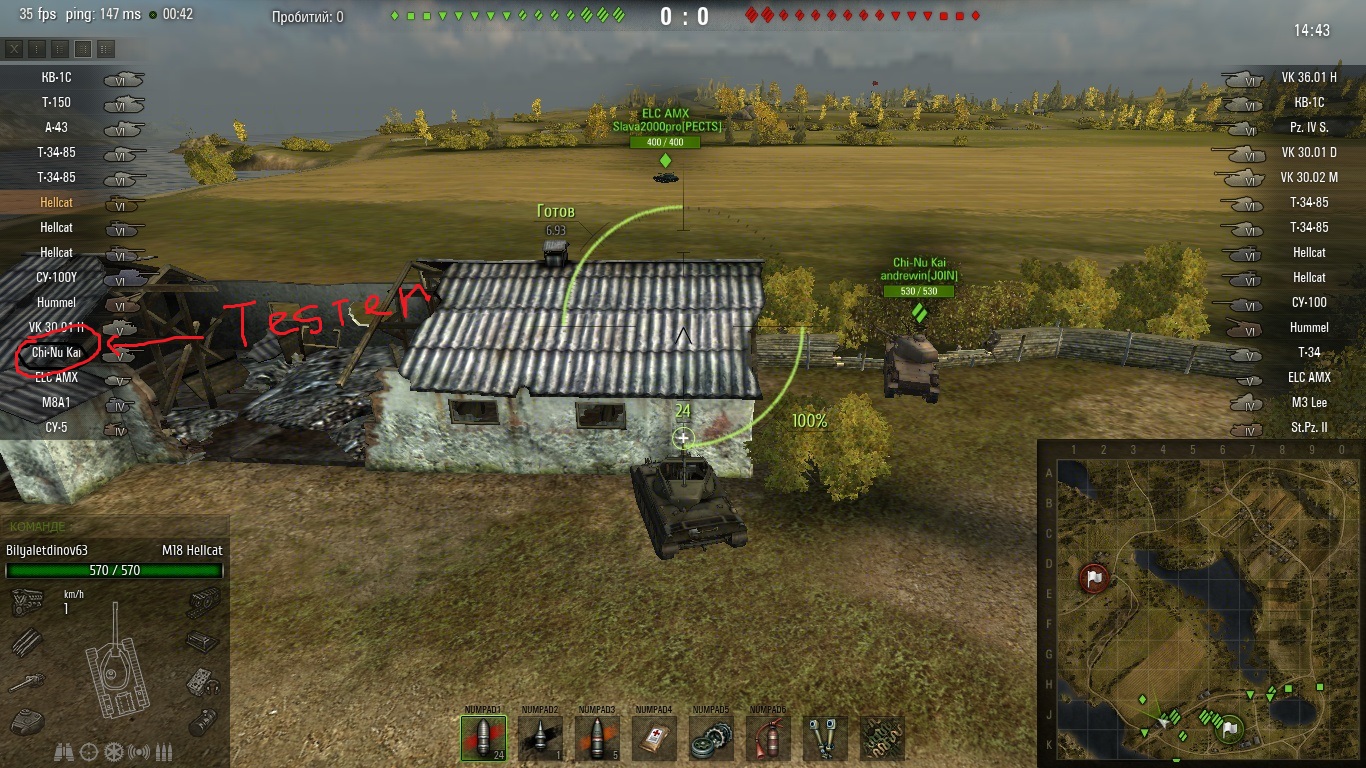This screenshot has height=768, width=1366.
Task: Choose the high-explosive shell with 5 rounds
Action: coord(597,738)
